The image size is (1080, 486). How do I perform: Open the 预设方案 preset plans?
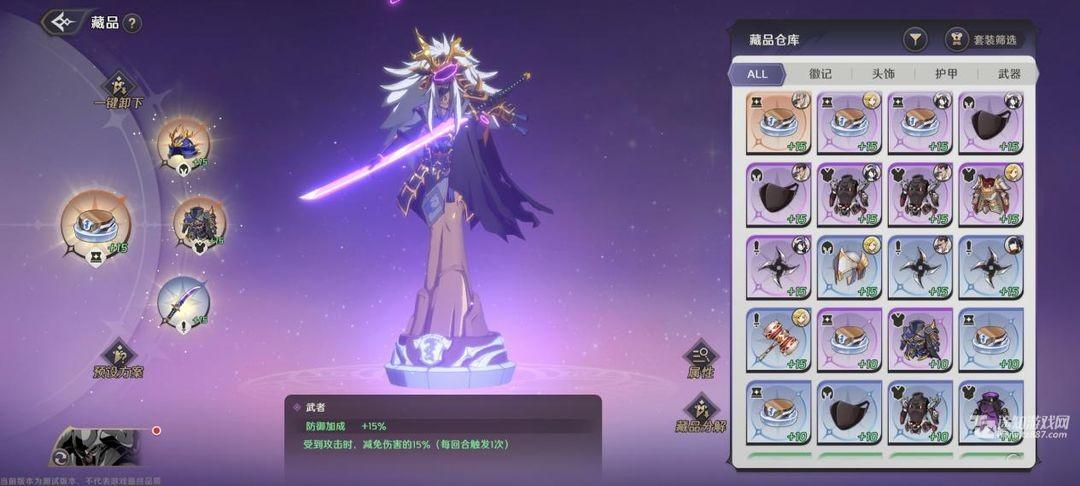(x=119, y=358)
